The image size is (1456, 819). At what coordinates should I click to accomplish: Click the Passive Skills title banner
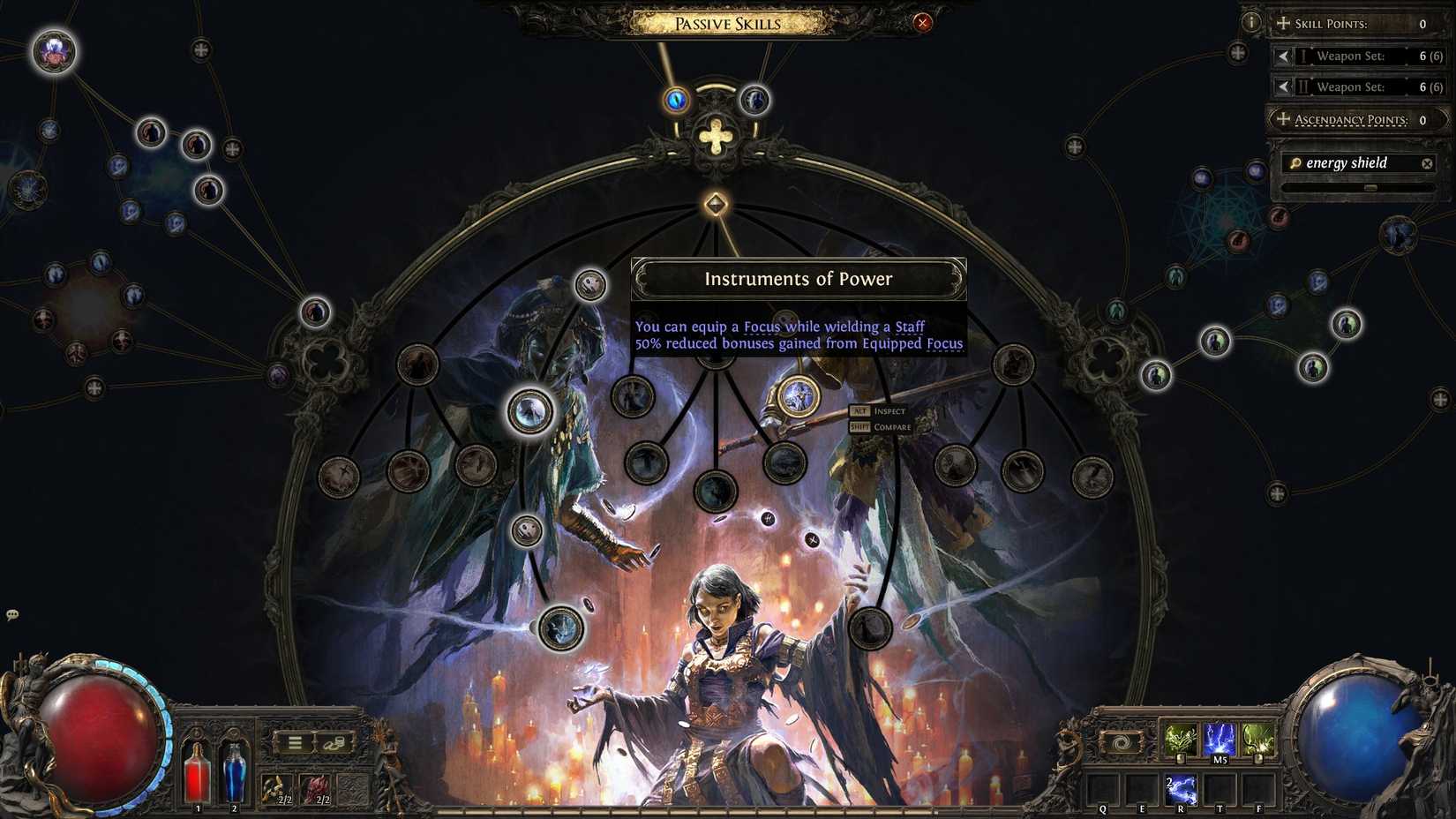click(725, 23)
